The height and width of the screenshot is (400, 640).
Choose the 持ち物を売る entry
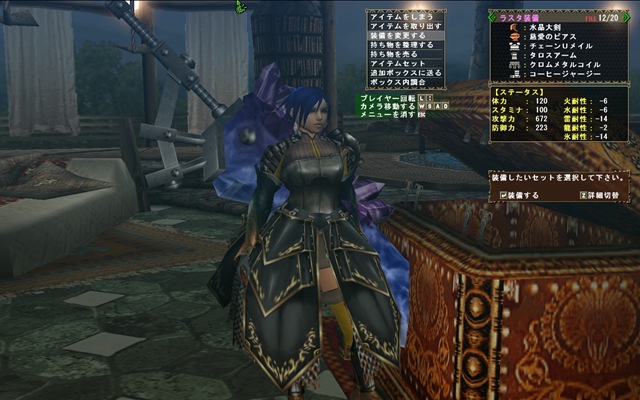pyautogui.click(x=401, y=54)
